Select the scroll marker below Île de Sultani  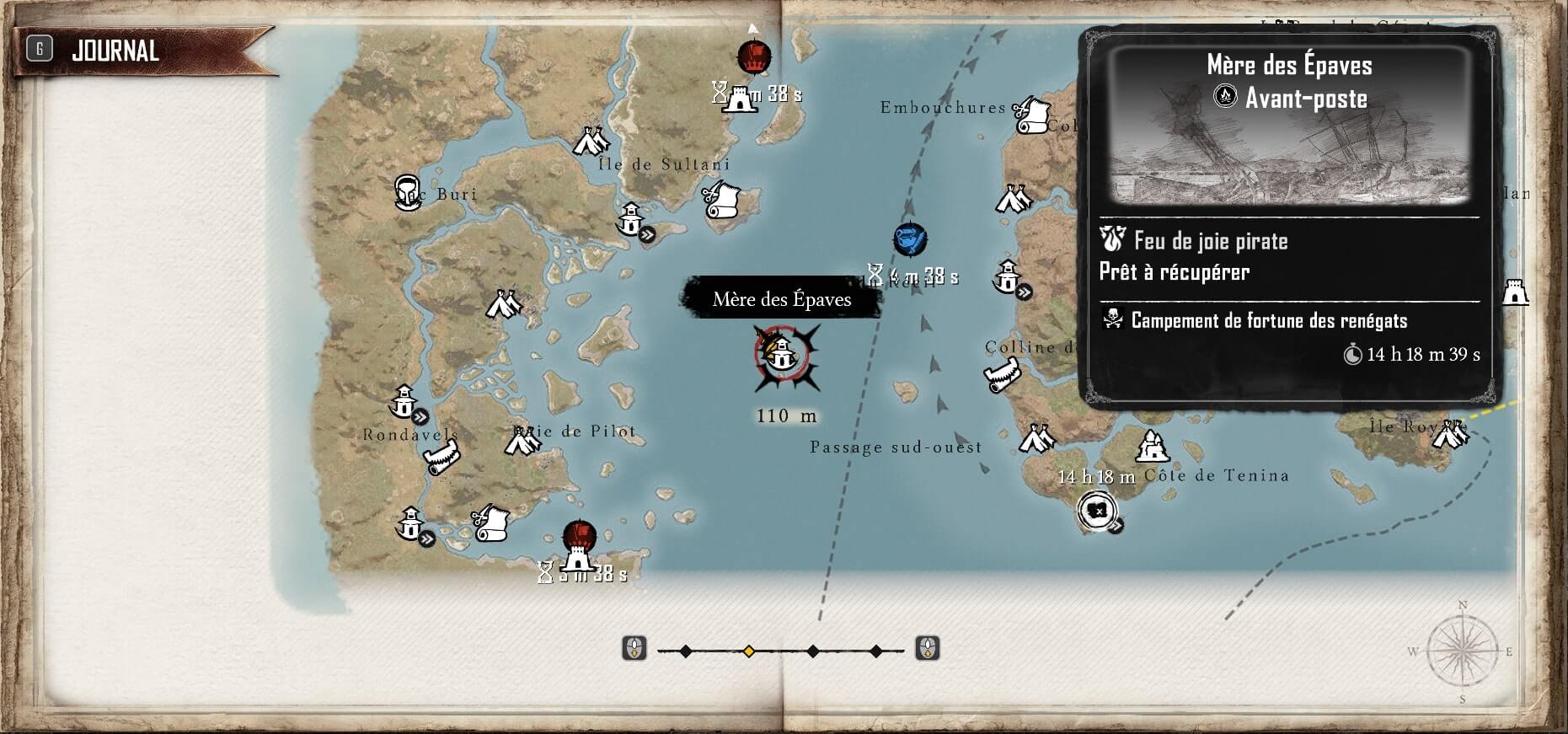coord(721,201)
